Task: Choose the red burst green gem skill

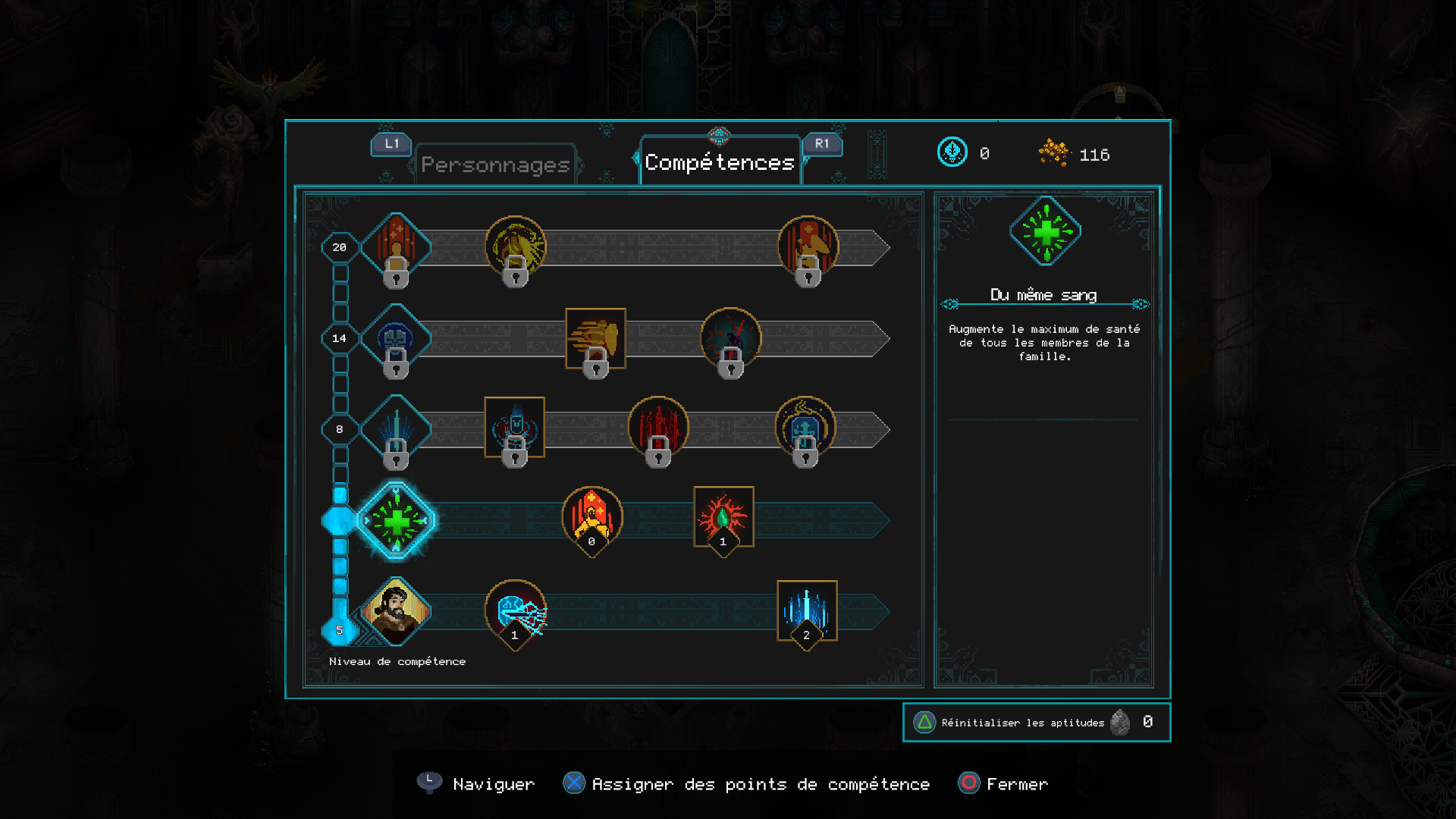Action: 723,517
